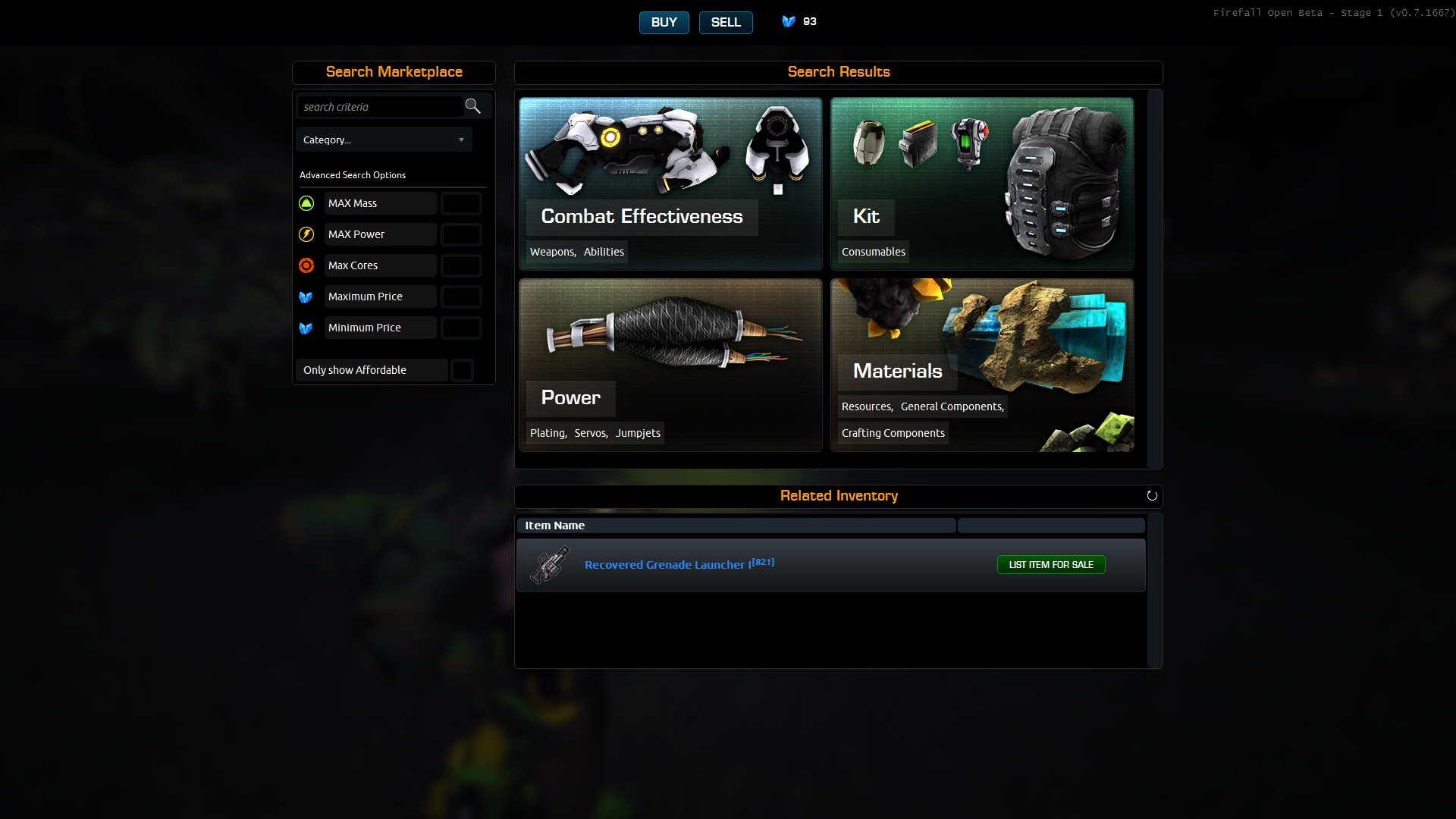Click the search criteria text field
This screenshot has width=1456, height=819.
[x=381, y=107]
